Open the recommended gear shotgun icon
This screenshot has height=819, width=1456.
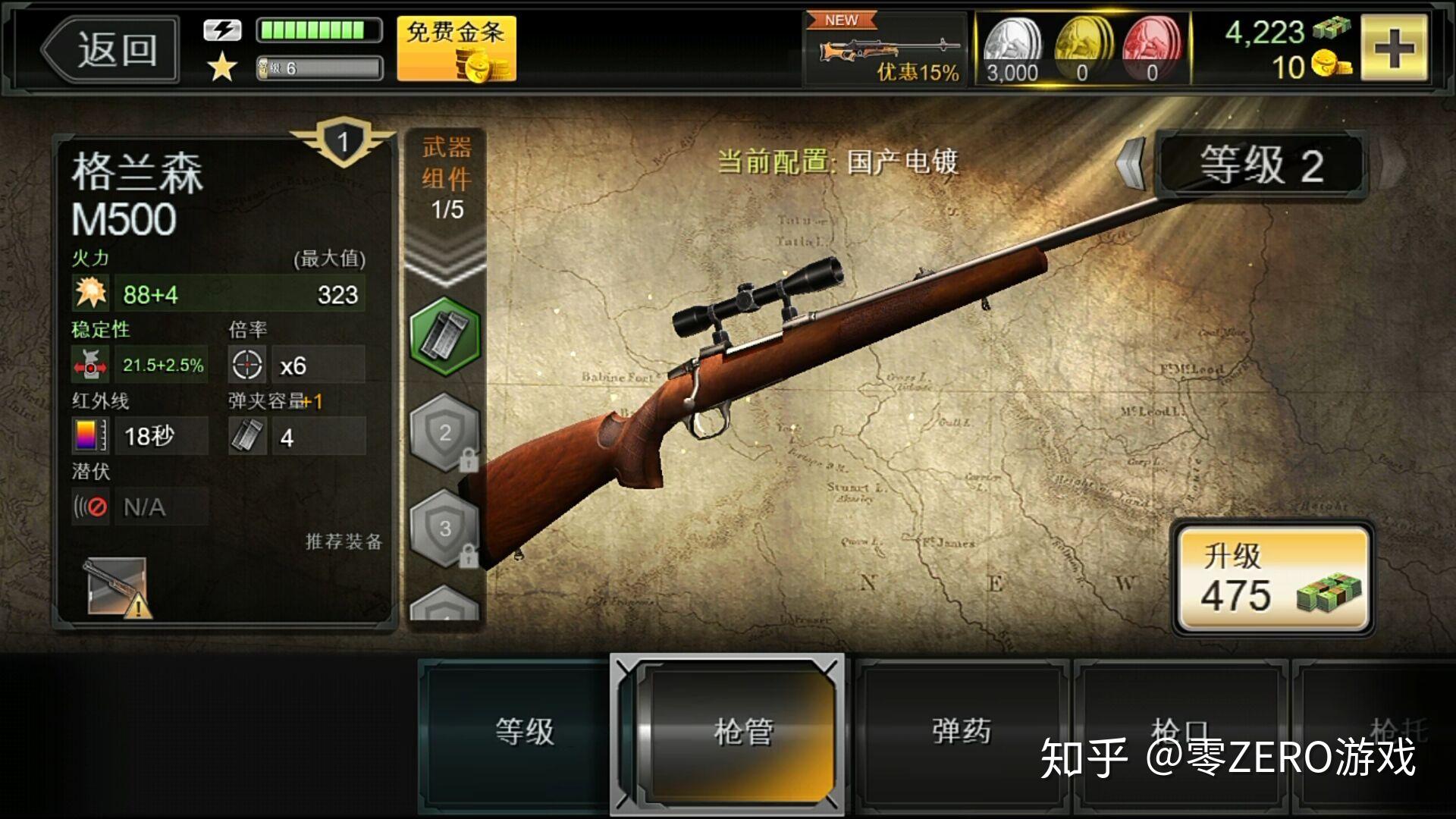(116, 587)
